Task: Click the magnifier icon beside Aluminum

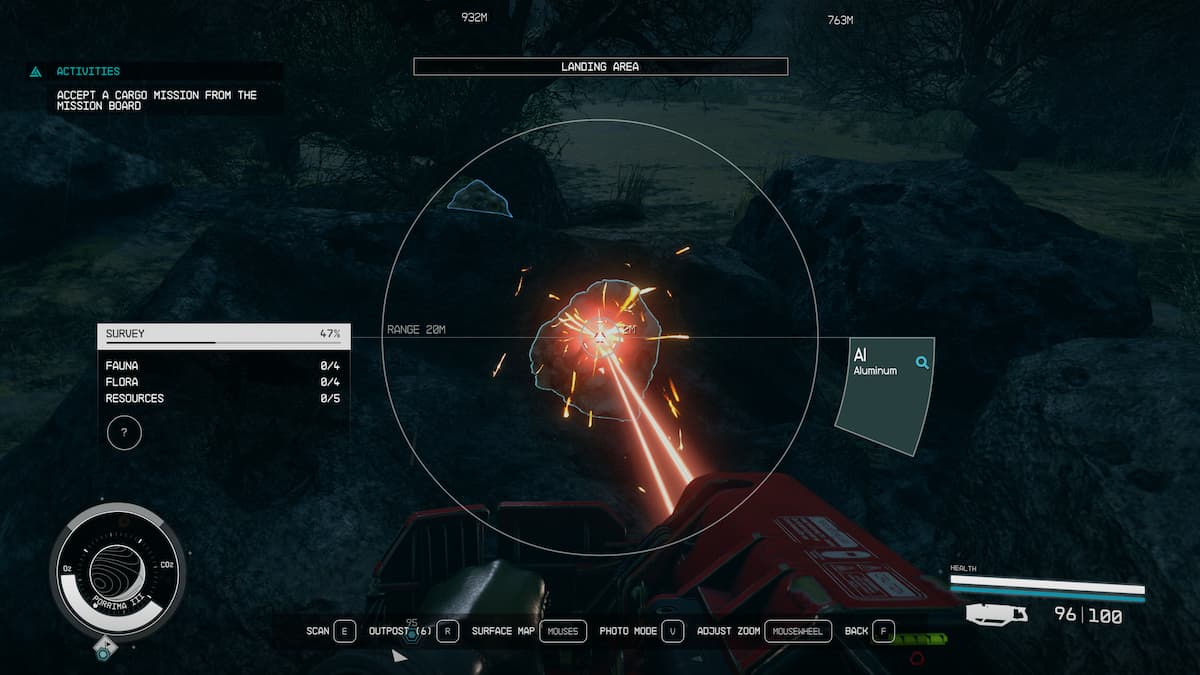Action: [922, 363]
